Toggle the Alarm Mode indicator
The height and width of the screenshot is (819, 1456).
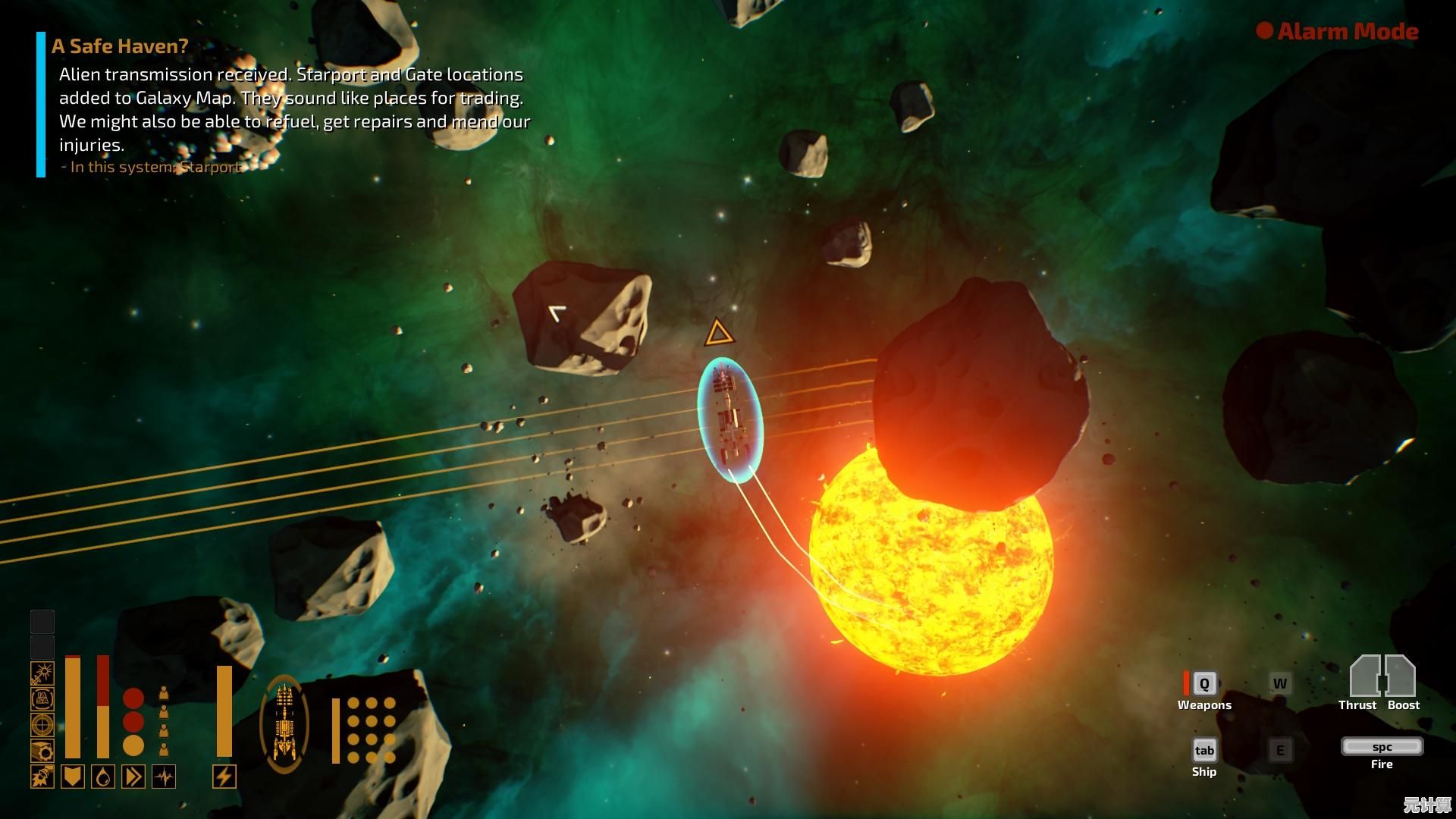pos(1338,31)
